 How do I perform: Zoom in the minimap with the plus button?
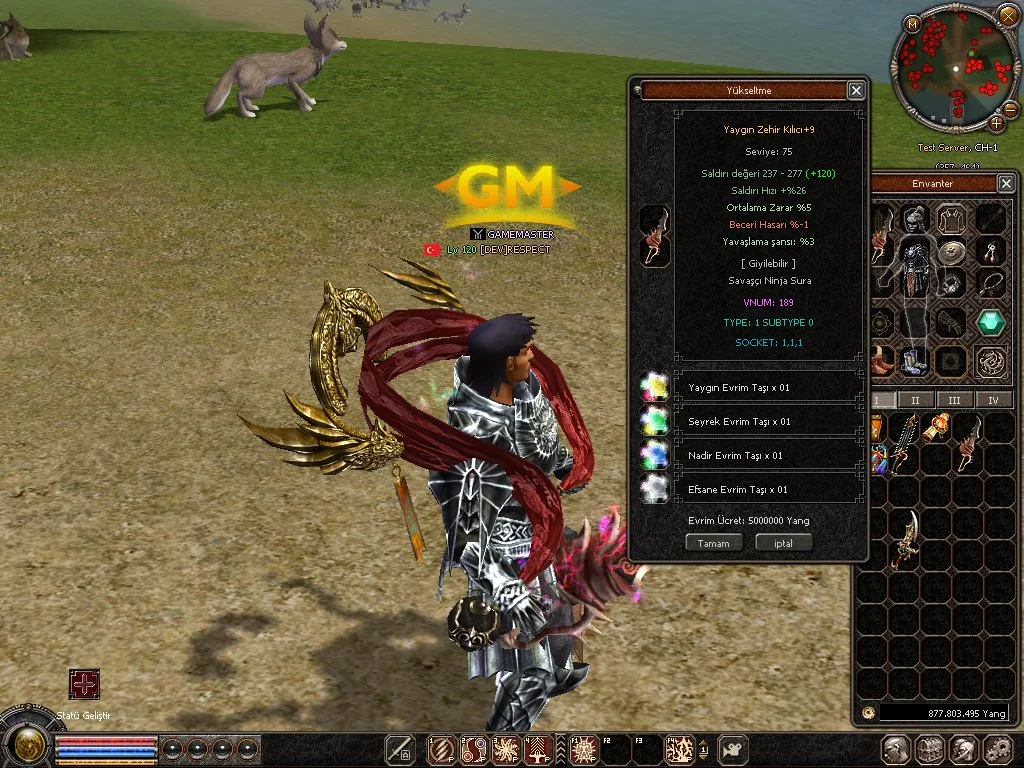997,123
